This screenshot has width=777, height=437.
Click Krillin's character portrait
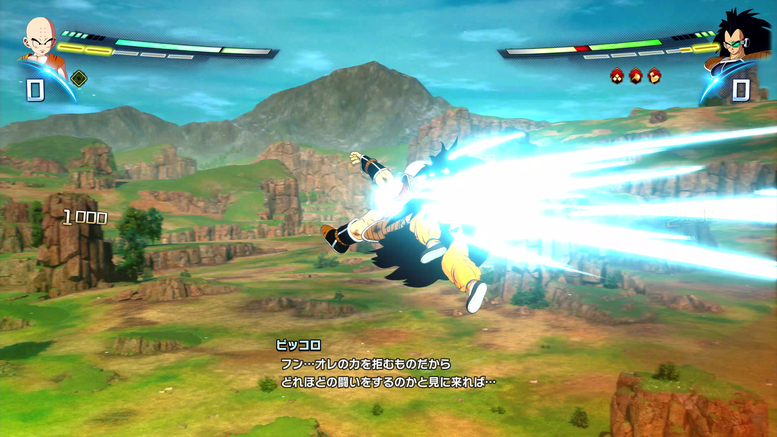39,43
